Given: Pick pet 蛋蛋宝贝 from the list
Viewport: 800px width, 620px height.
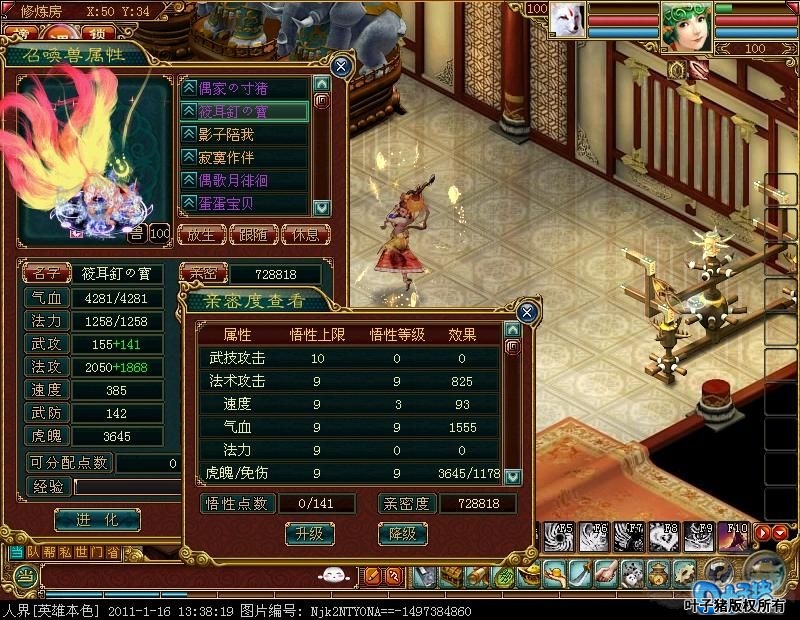Looking at the screenshot, I should [245, 203].
